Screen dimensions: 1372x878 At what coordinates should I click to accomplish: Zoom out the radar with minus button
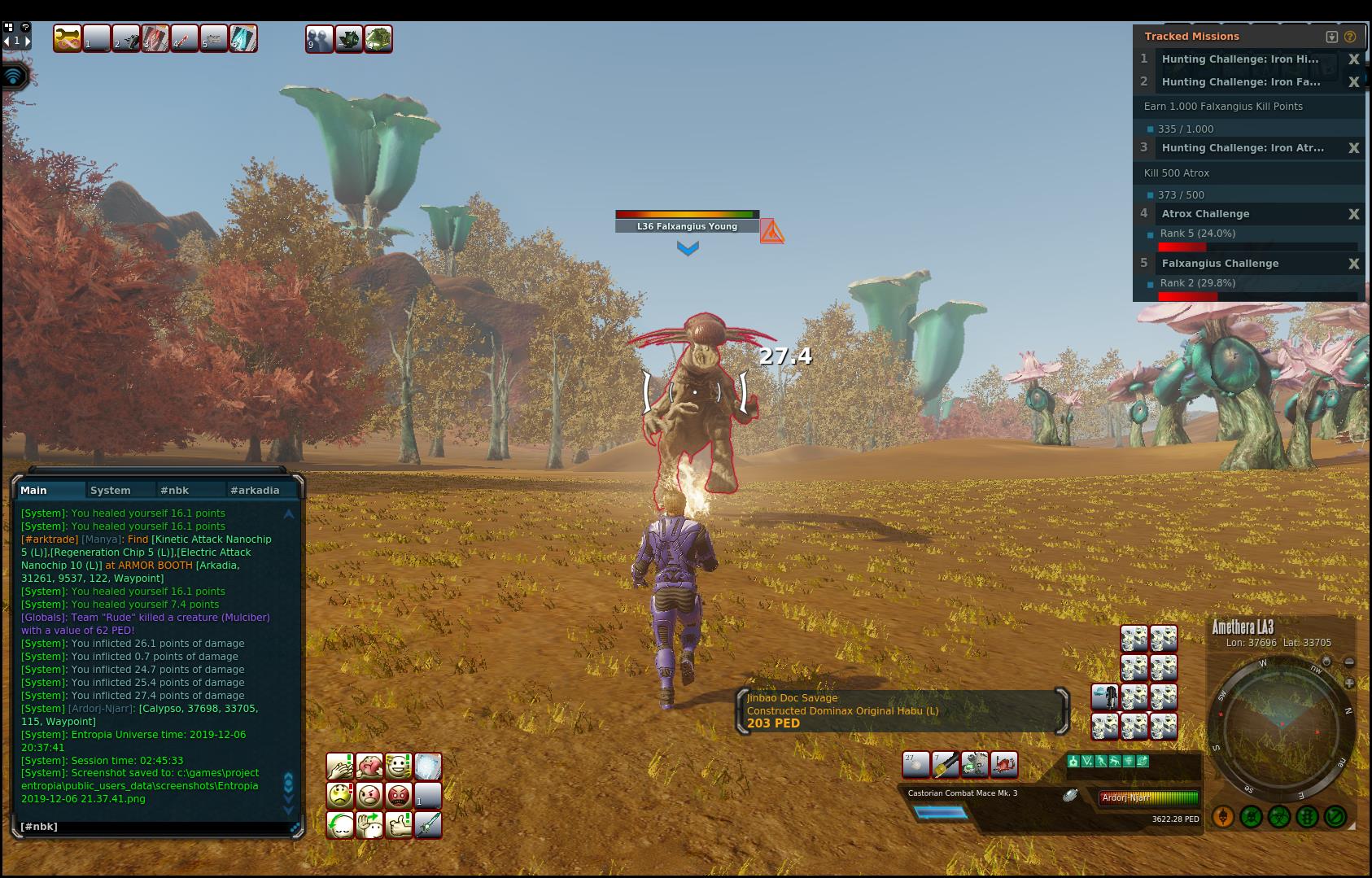click(1349, 662)
